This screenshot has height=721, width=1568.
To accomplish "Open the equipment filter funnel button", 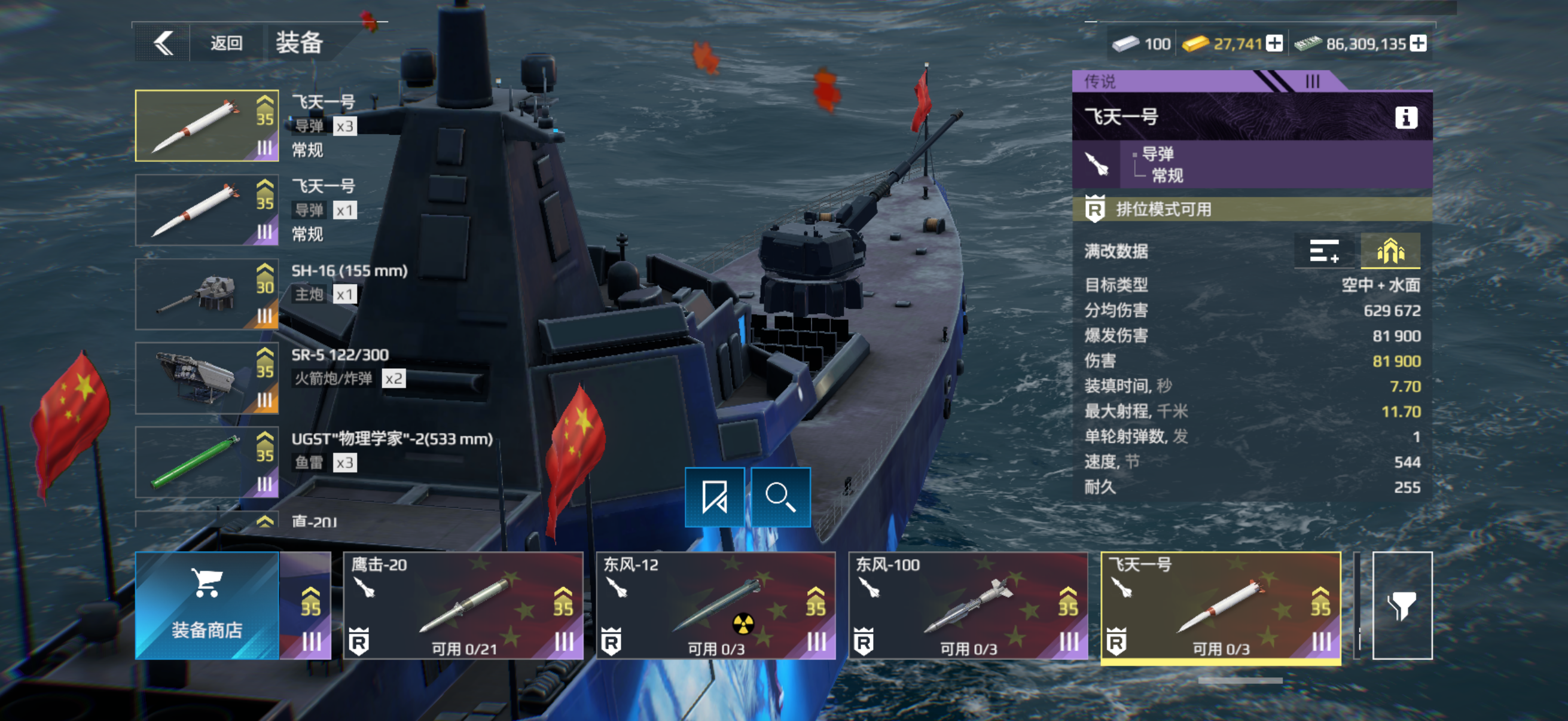I will (x=1402, y=606).
